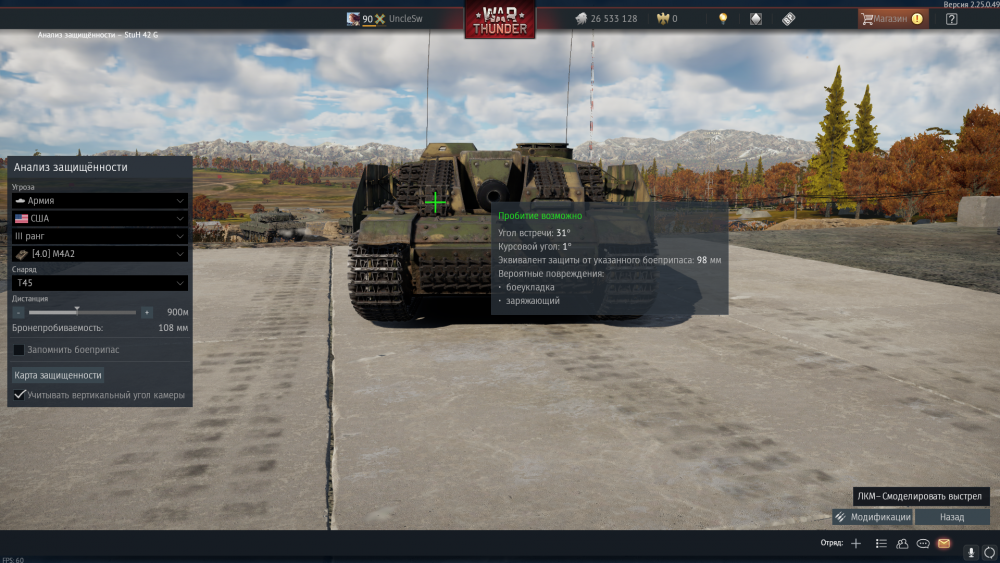Image resolution: width=1000 pixels, height=563 pixels.
Task: Open the III ранг rank dropdown
Action: (x=99, y=236)
